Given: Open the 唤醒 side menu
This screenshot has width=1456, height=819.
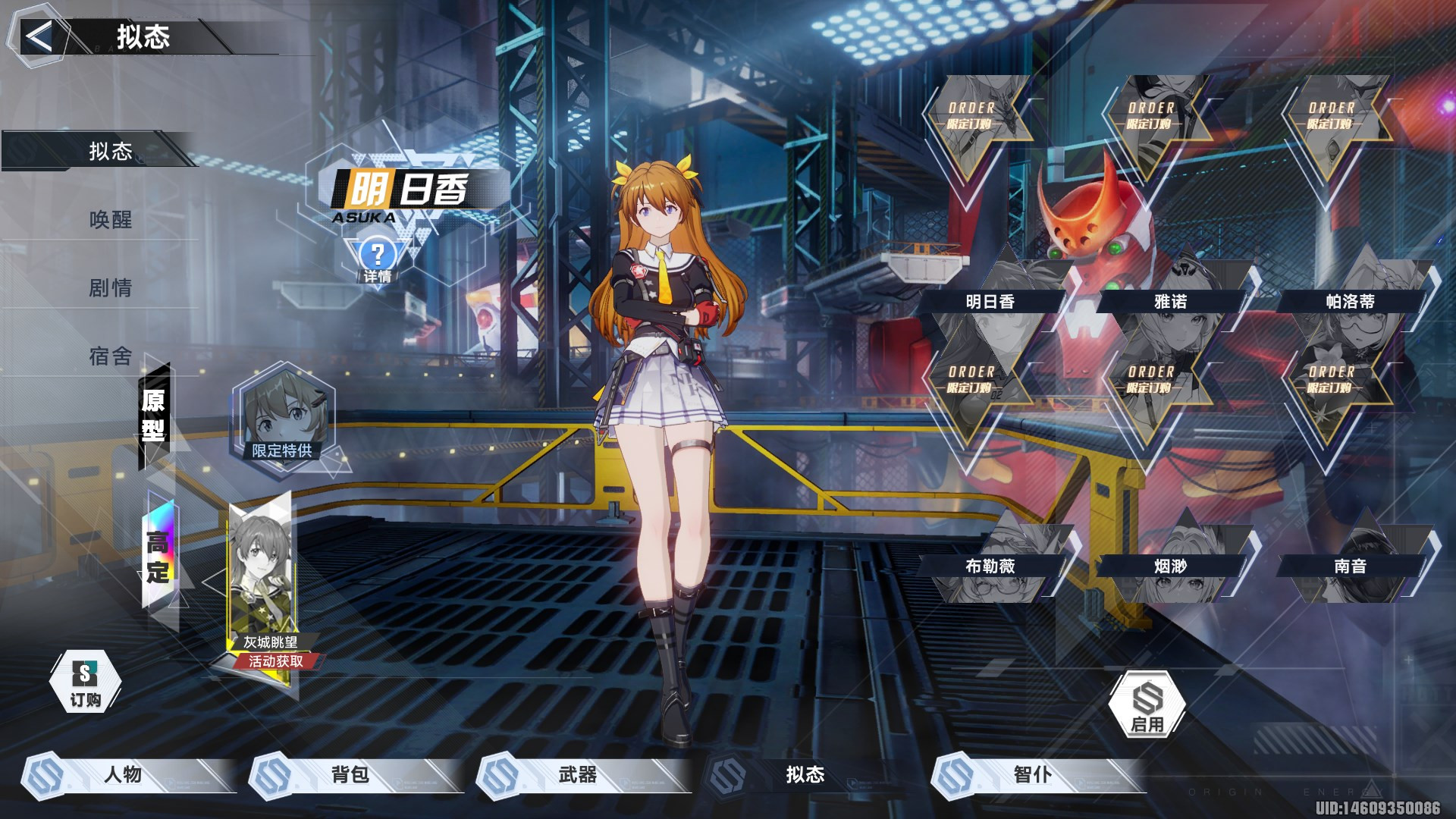Looking at the screenshot, I should click(111, 220).
